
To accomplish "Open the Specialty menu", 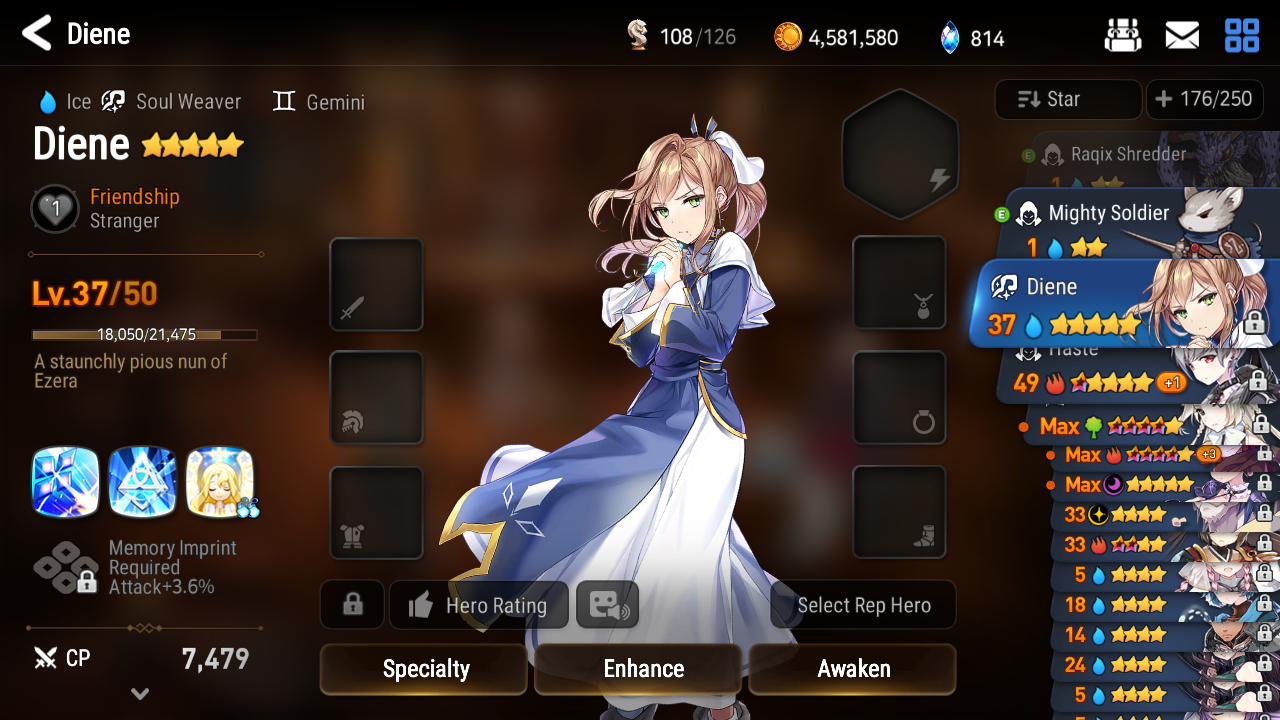I will (424, 669).
